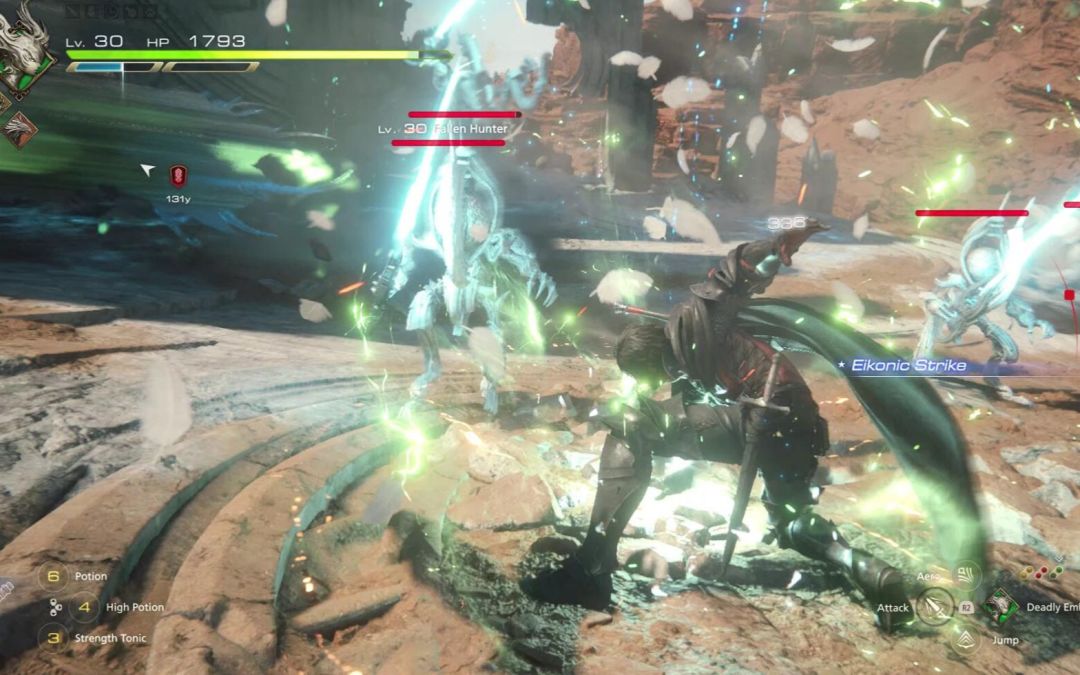1080x675 pixels.
Task: Tap the Jump action icon
Action: click(966, 639)
